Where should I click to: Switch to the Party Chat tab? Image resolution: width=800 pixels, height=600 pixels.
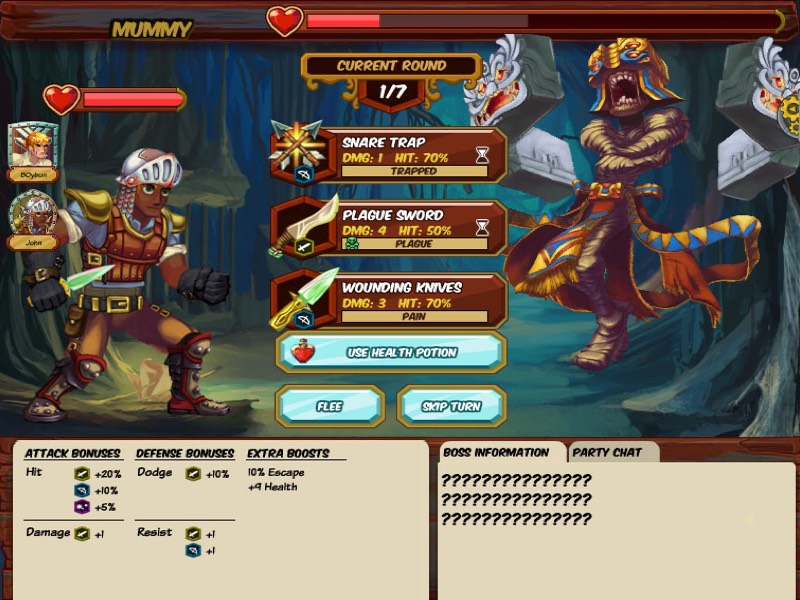point(613,452)
